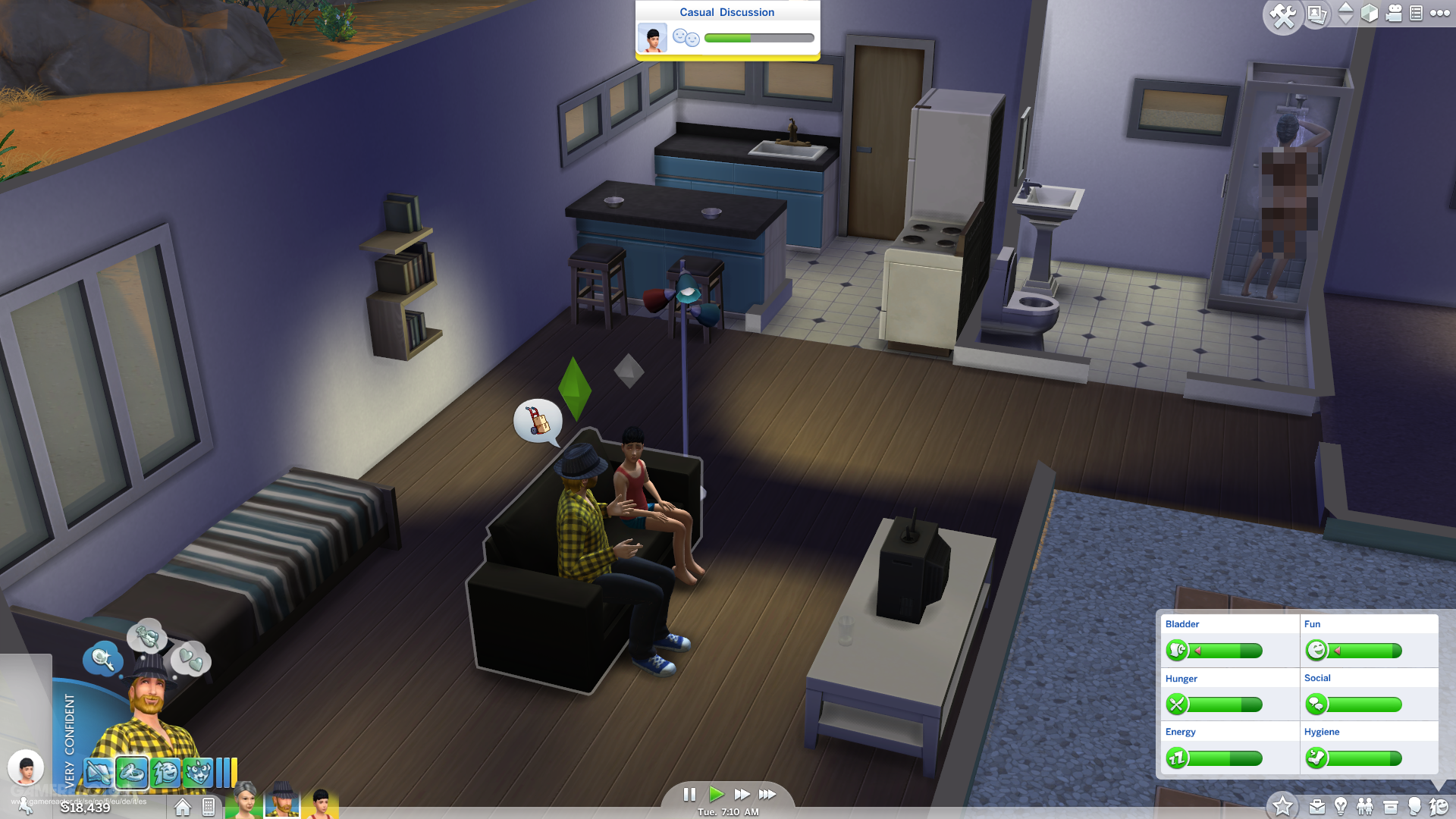Return home using the house button
1456x819 pixels.
(182, 807)
